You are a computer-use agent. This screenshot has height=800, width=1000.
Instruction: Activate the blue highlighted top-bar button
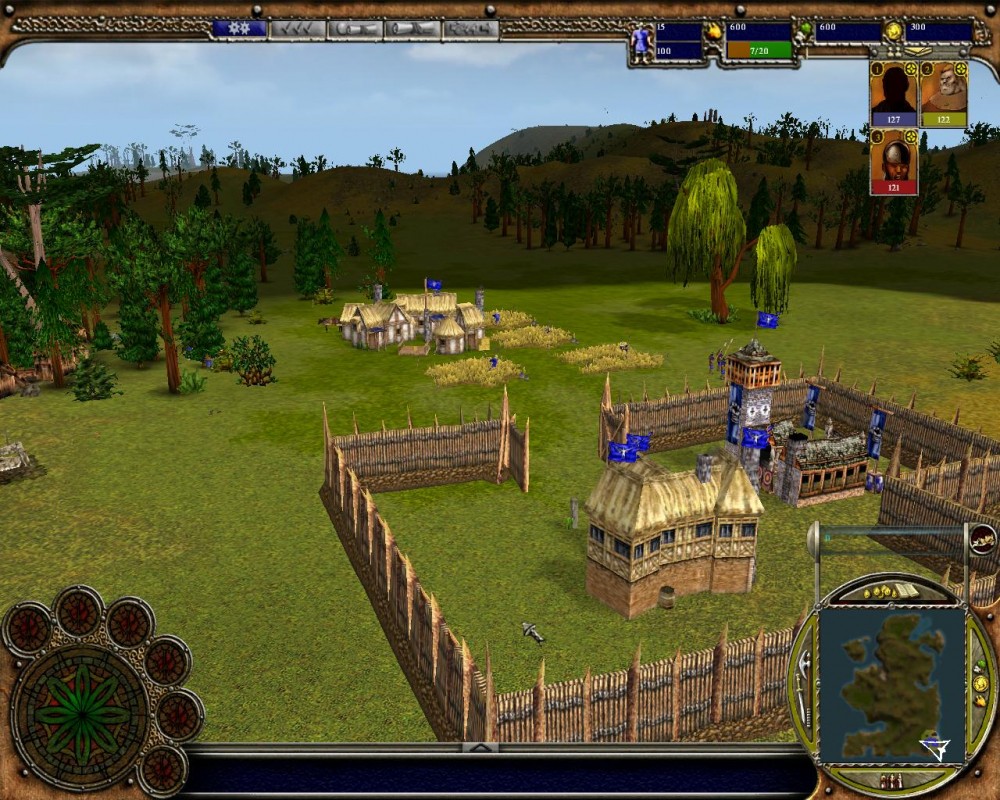(x=239, y=29)
